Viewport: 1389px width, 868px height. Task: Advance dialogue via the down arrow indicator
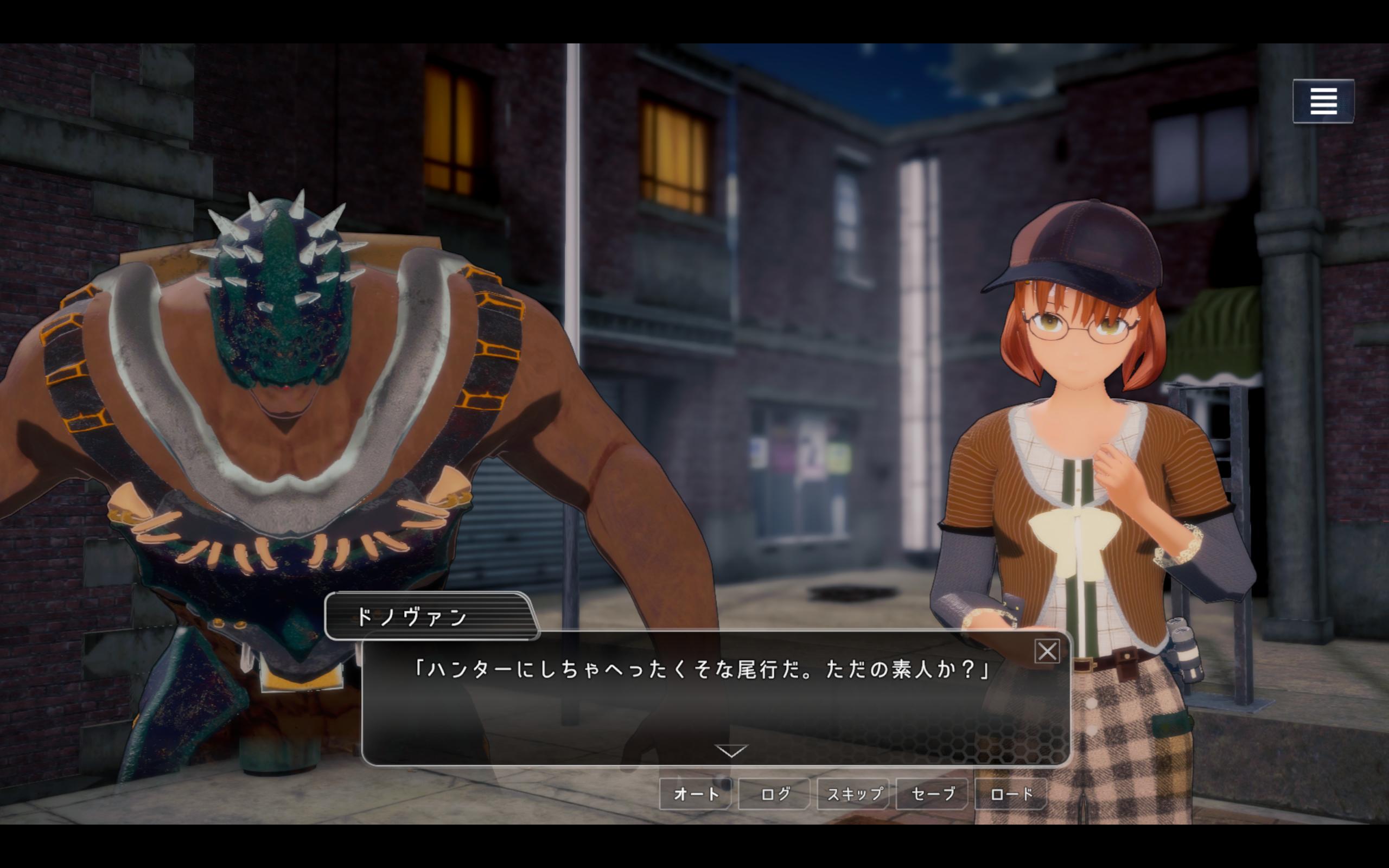[x=731, y=751]
